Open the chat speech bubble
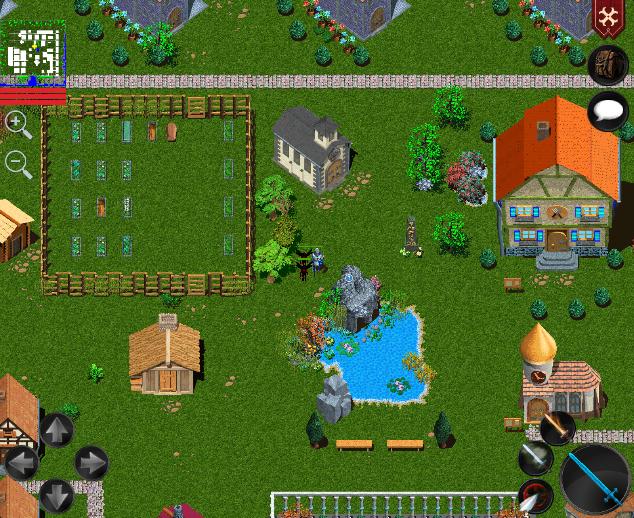 tap(607, 110)
